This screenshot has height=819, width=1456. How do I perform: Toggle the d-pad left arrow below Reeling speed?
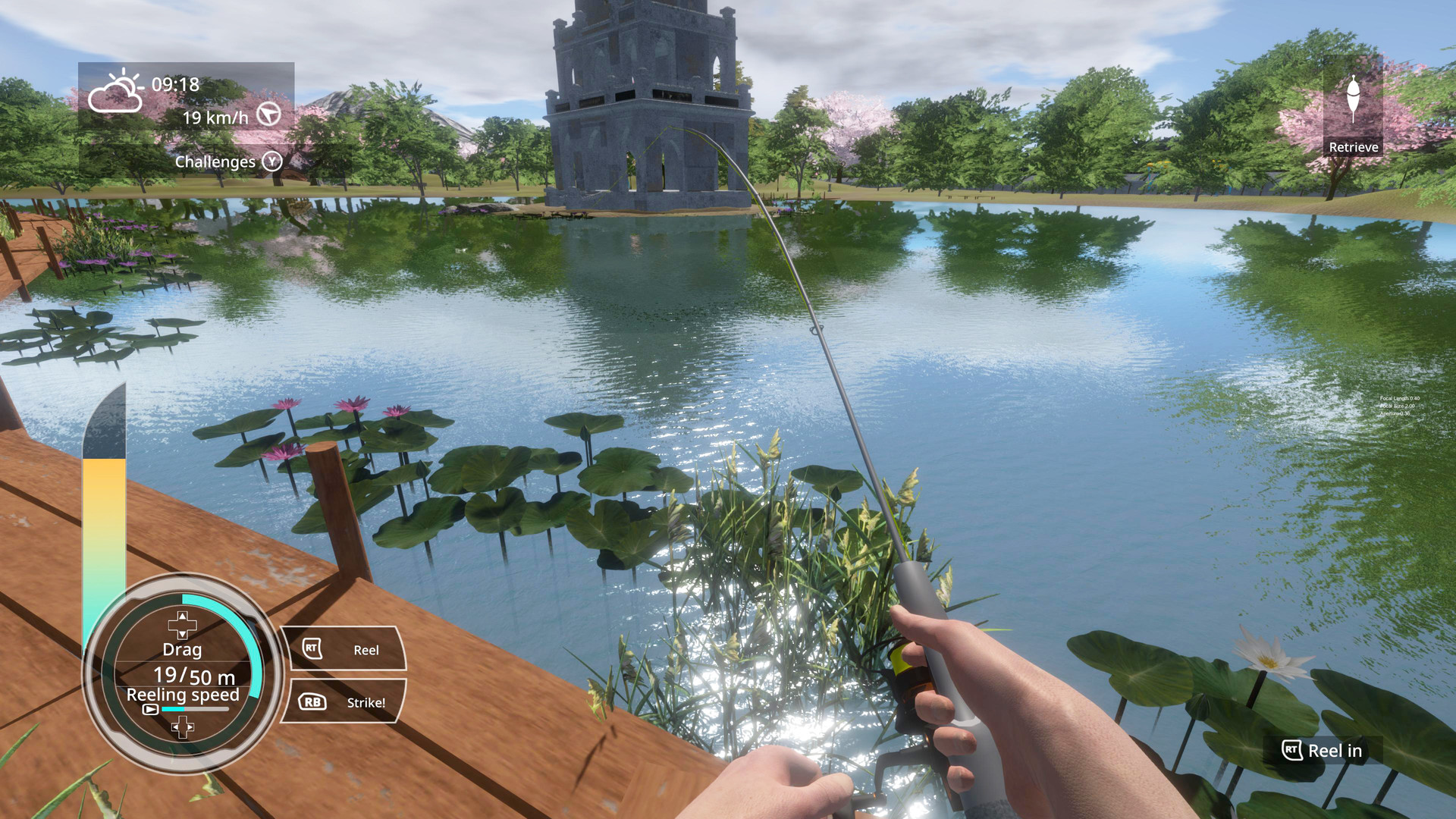[x=175, y=727]
